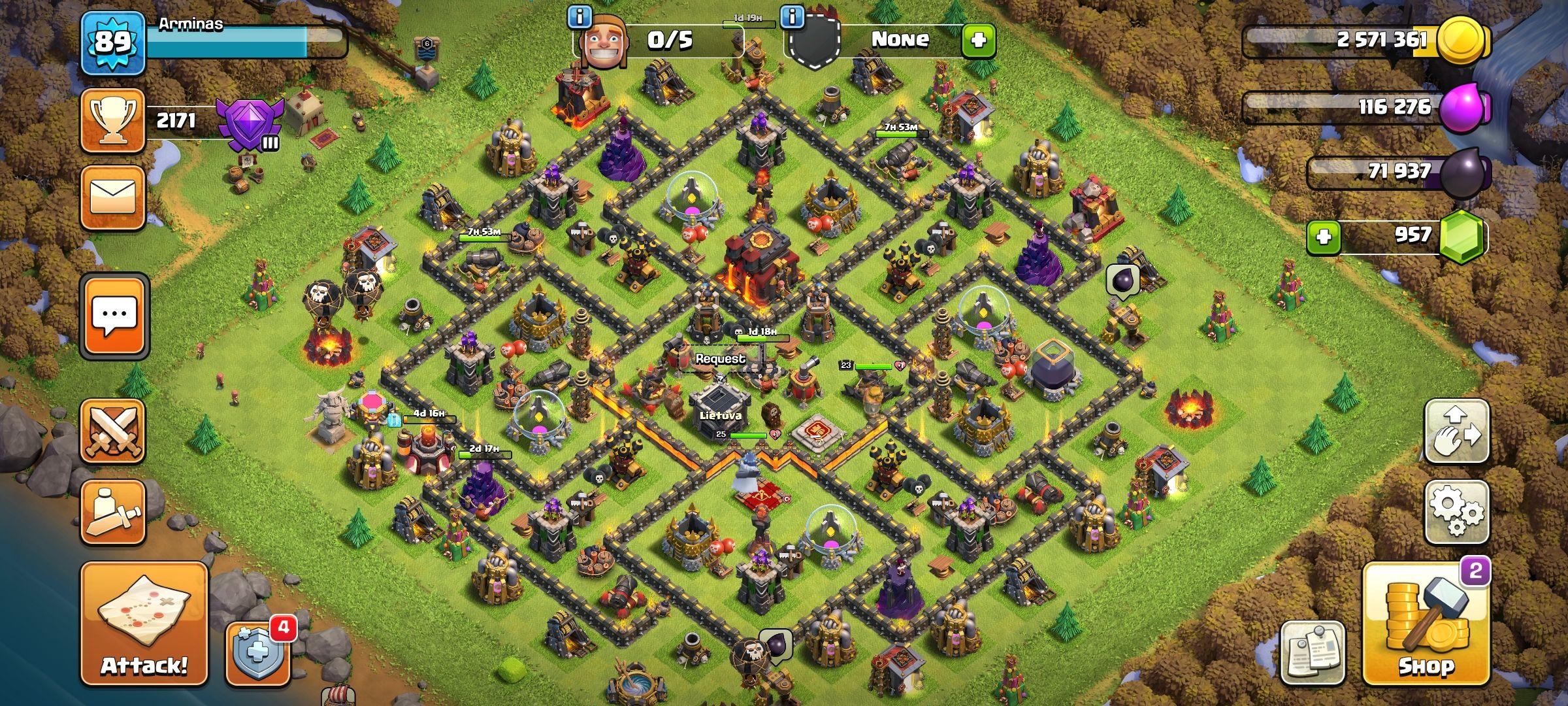Image resolution: width=1568 pixels, height=706 pixels.
Task: Open the trophy league rankings button
Action: pos(112,121)
